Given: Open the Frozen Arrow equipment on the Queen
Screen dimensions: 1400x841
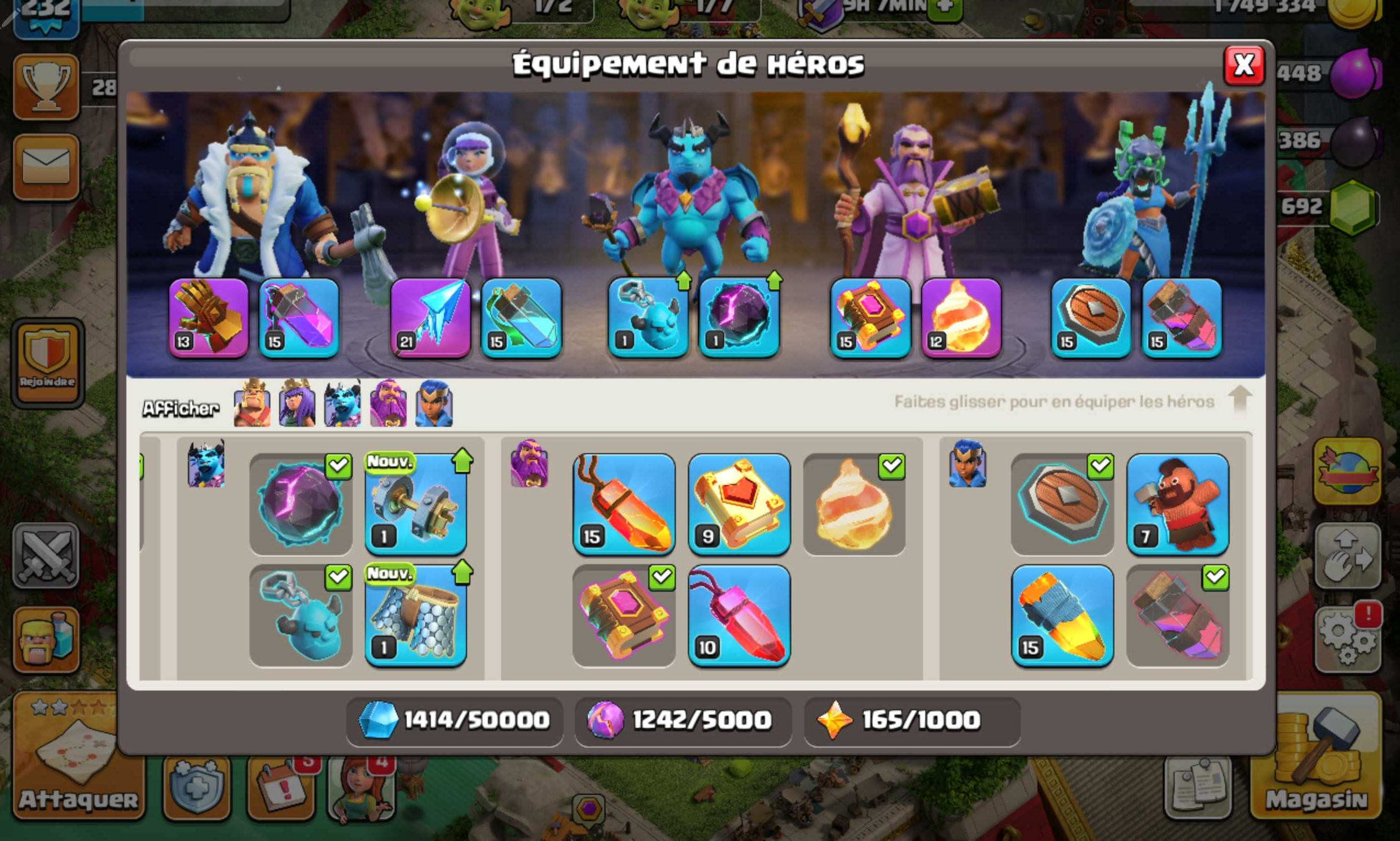Looking at the screenshot, I should (x=429, y=319).
